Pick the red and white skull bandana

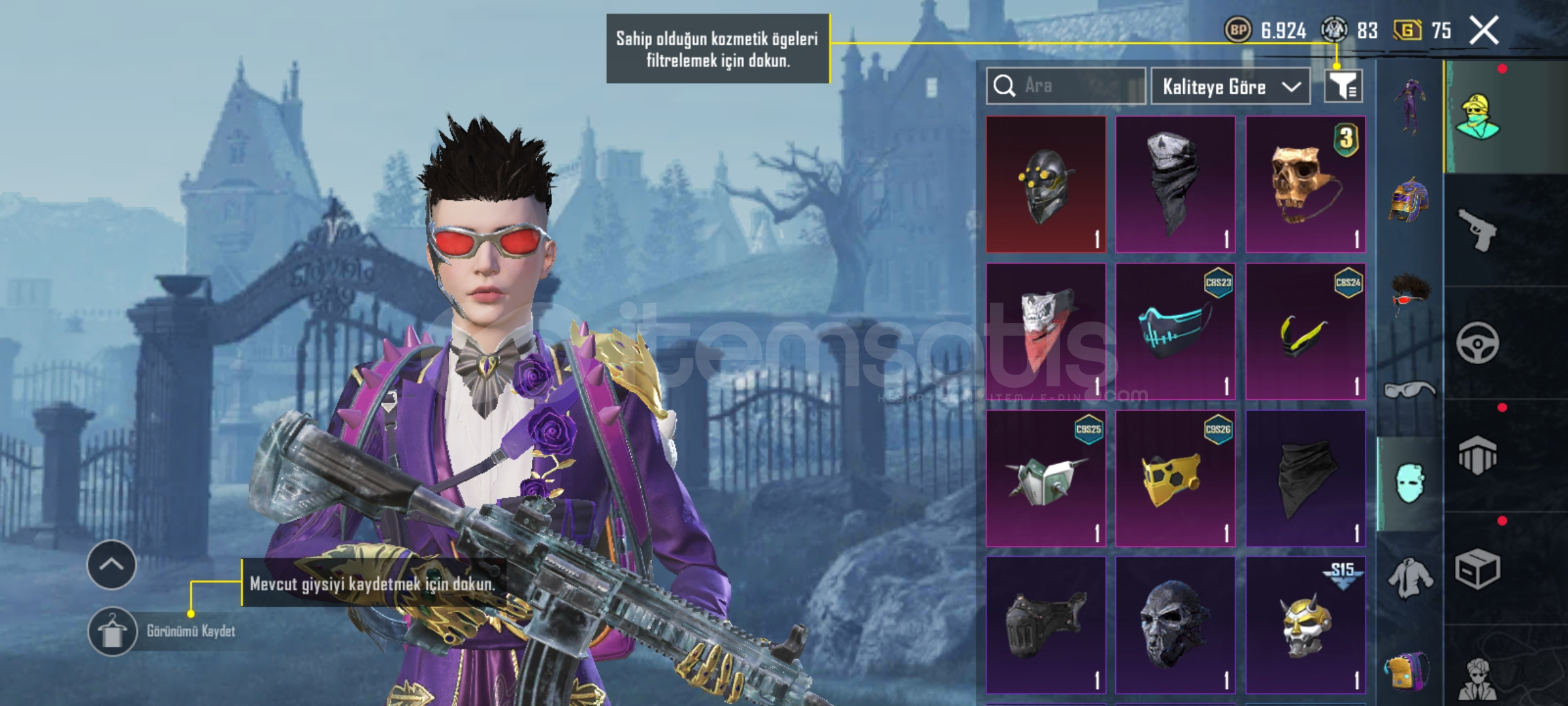[1045, 331]
